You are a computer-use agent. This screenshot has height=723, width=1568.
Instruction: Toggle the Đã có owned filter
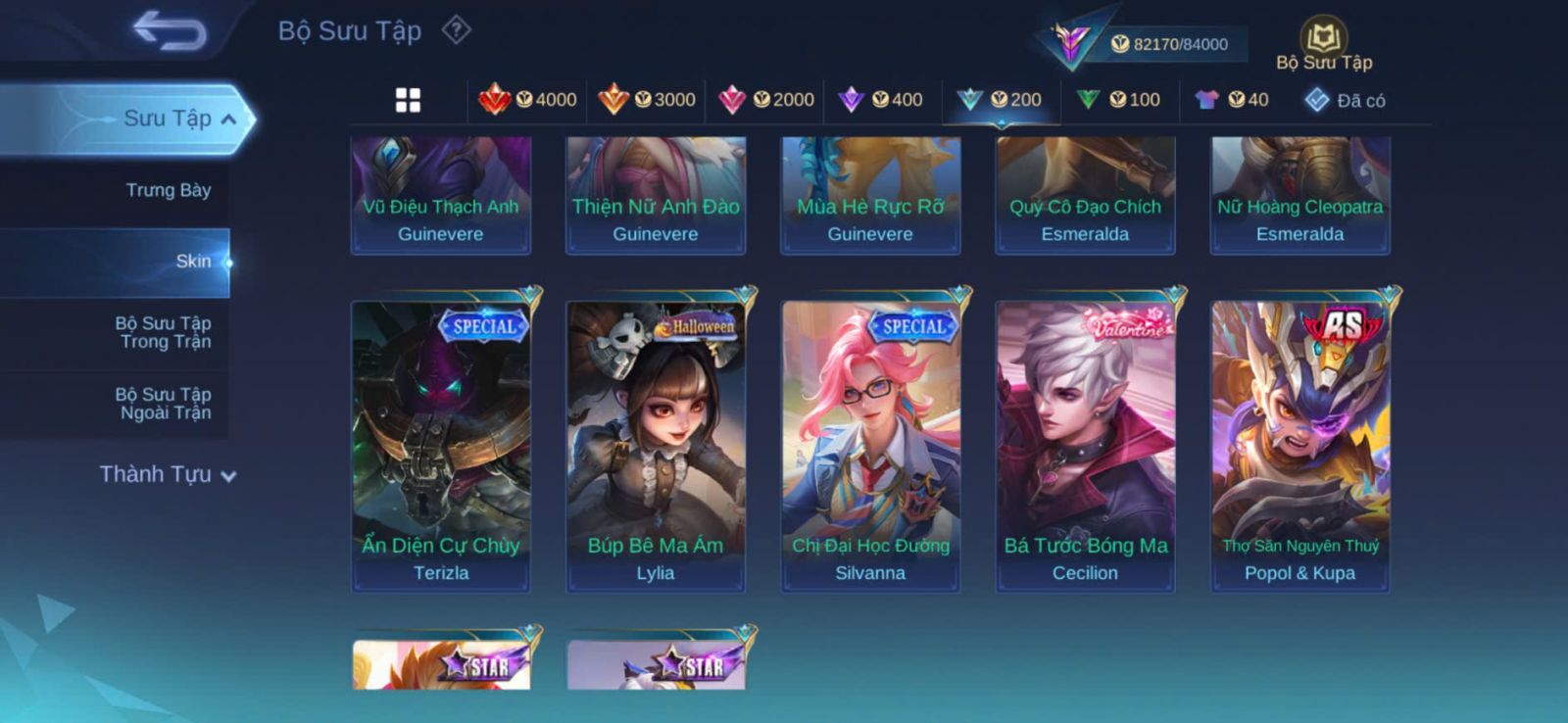click(1347, 100)
